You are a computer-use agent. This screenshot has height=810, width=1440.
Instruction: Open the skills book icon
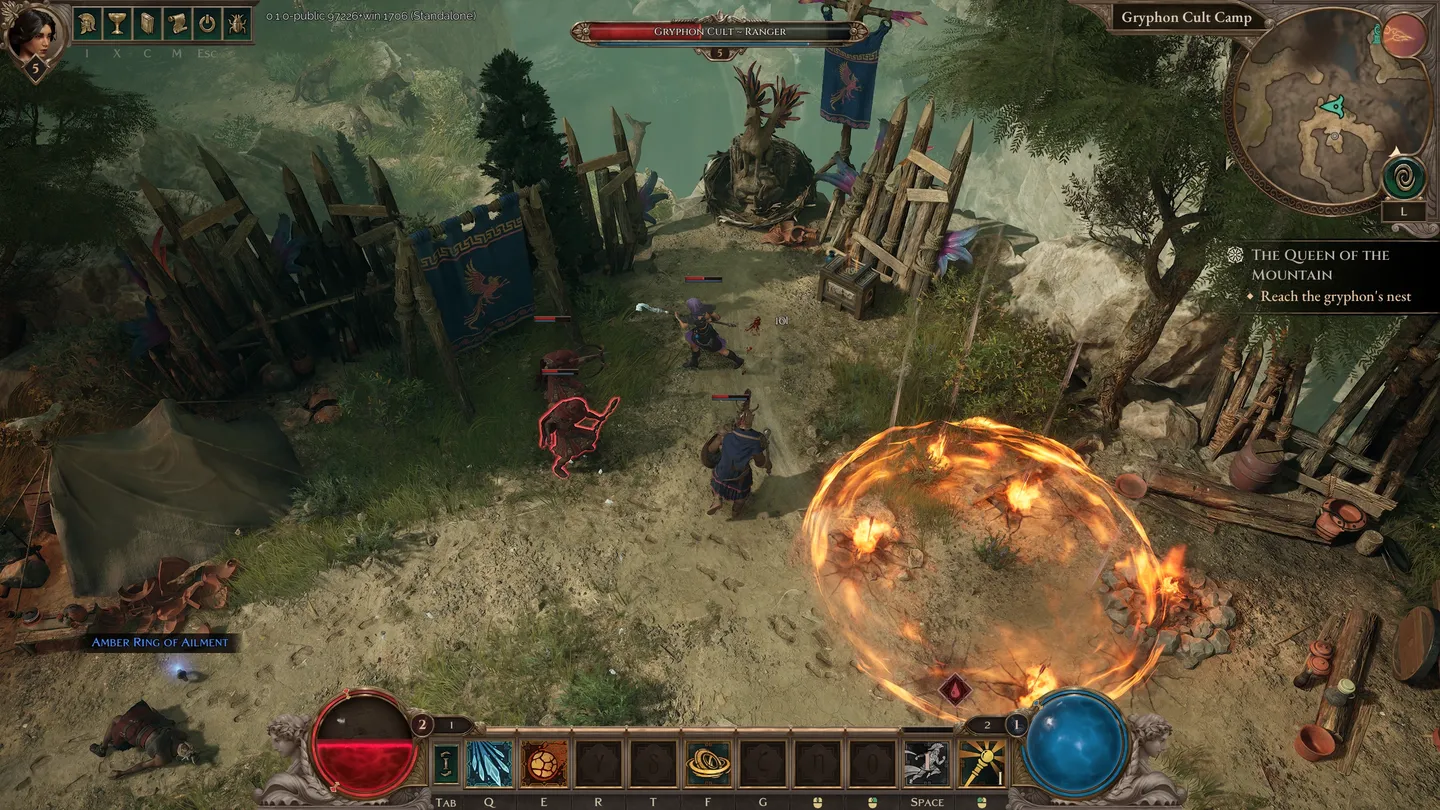click(x=147, y=22)
